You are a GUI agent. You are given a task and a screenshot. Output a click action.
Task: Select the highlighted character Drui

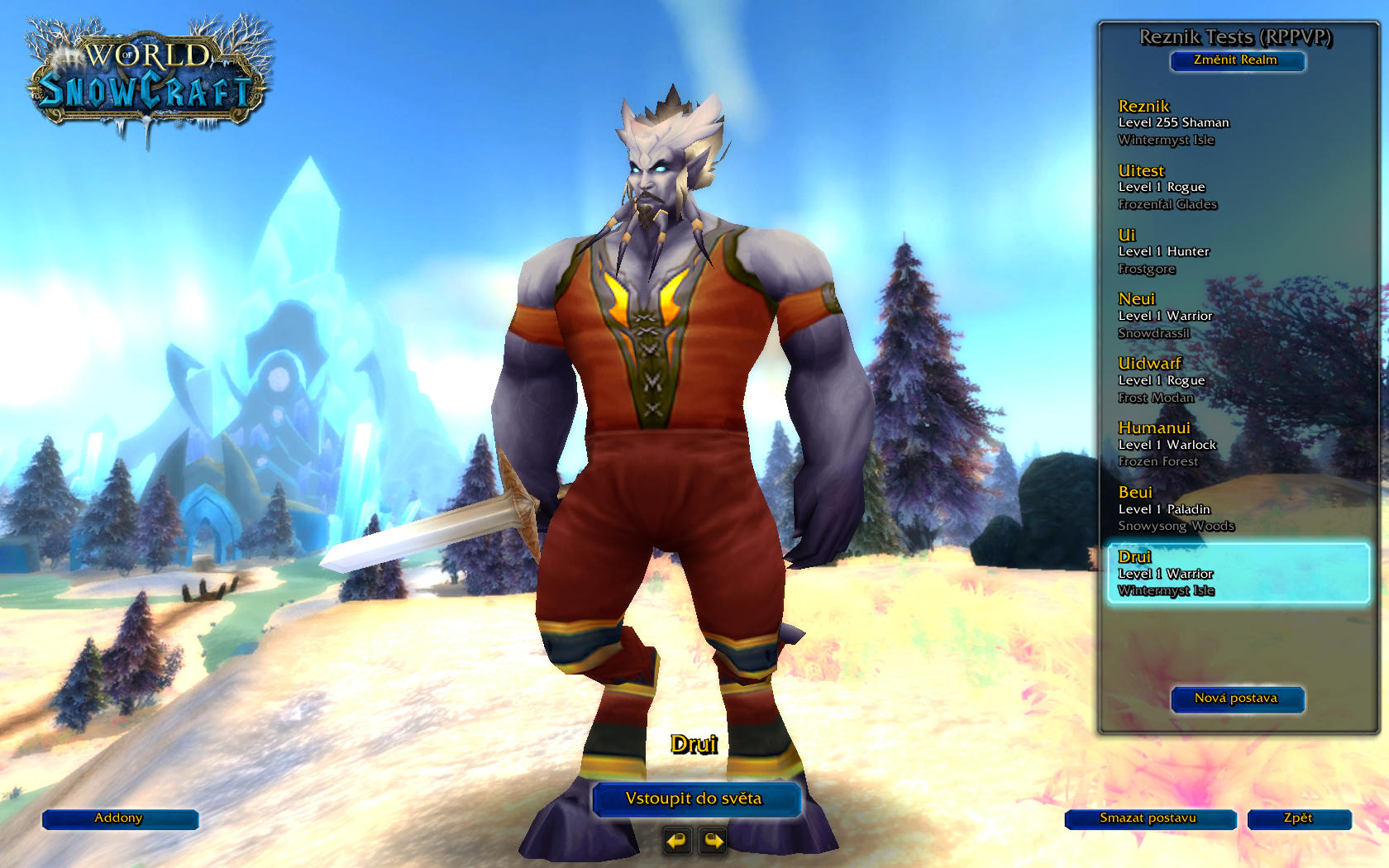click(x=1237, y=573)
